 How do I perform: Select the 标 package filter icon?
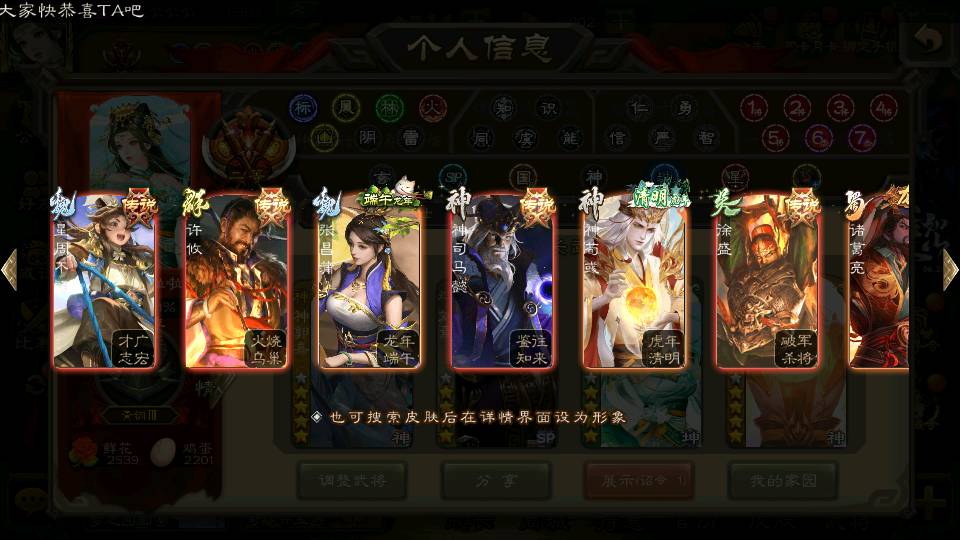click(303, 107)
